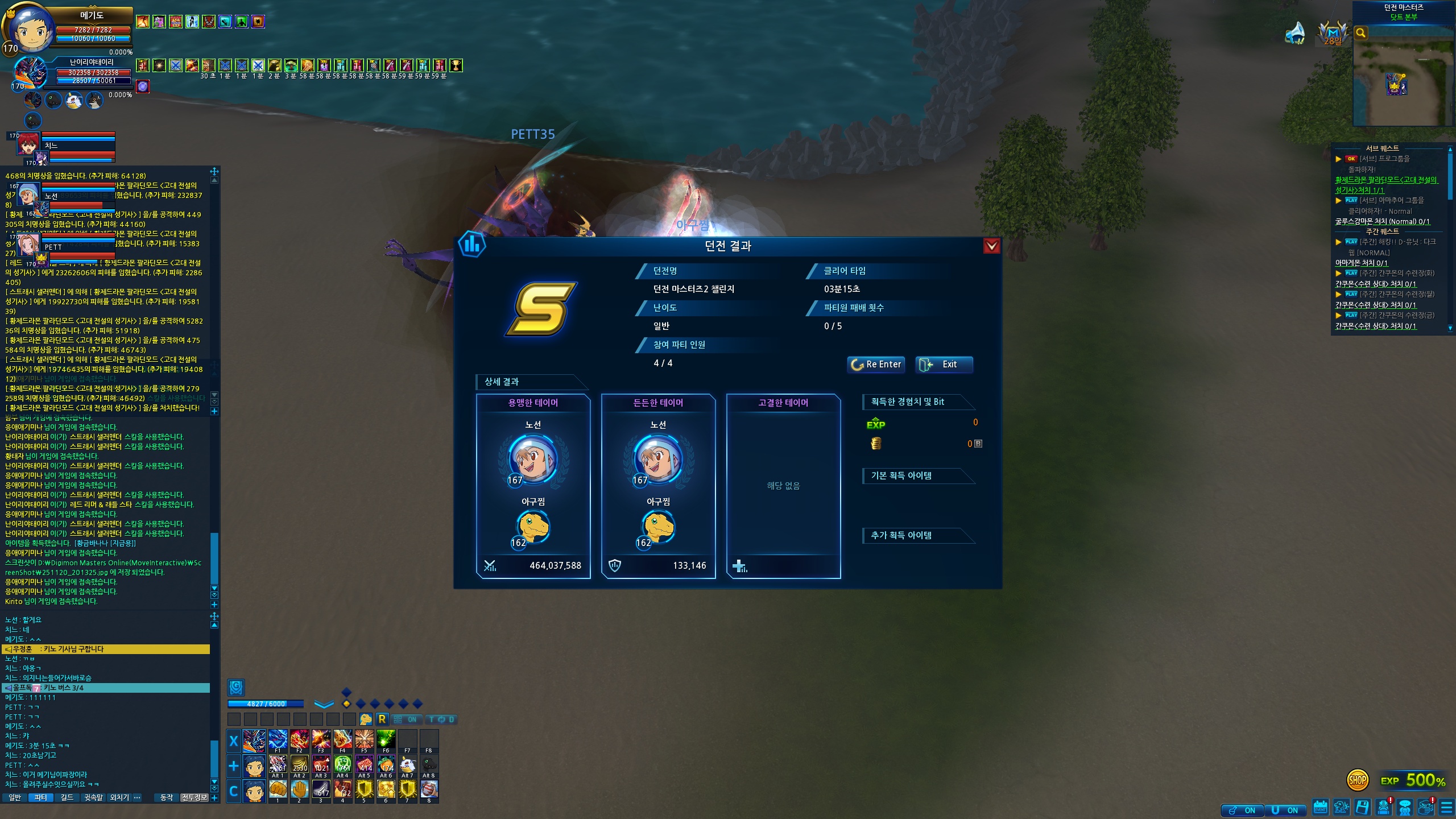Viewport: 1456px width, 819px height.
Task: Switch to the 일반 chat tab
Action: [15, 797]
